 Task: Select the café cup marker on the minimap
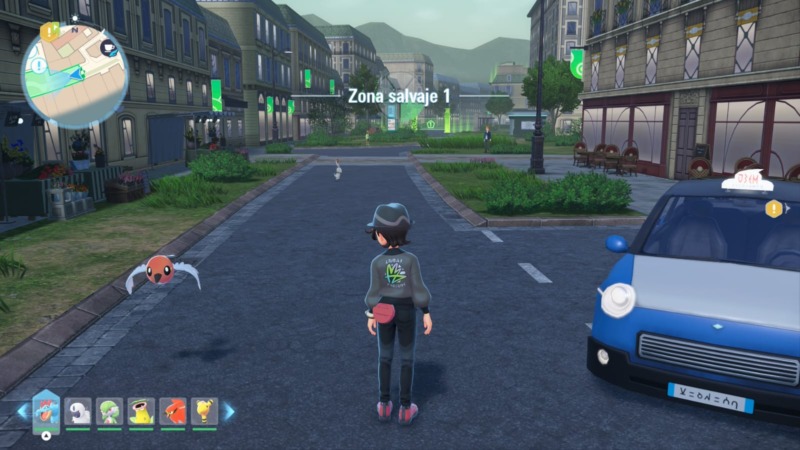(108, 46)
